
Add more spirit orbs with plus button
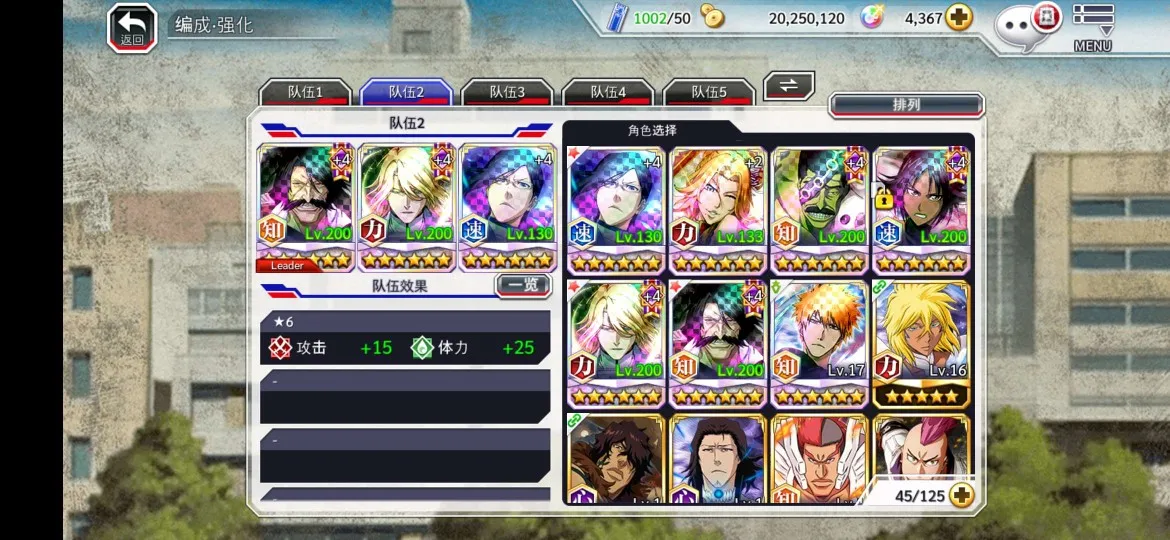coord(959,18)
